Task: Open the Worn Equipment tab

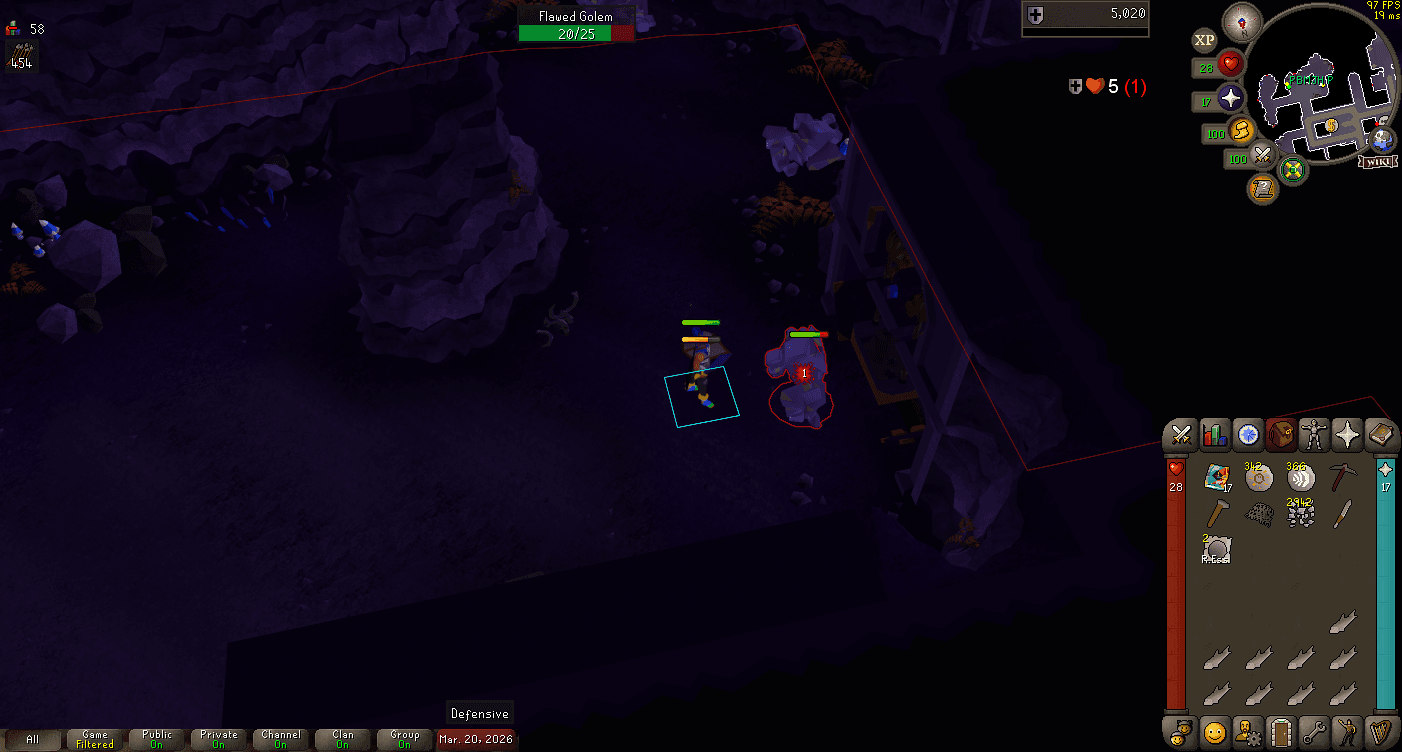Action: [1313, 434]
